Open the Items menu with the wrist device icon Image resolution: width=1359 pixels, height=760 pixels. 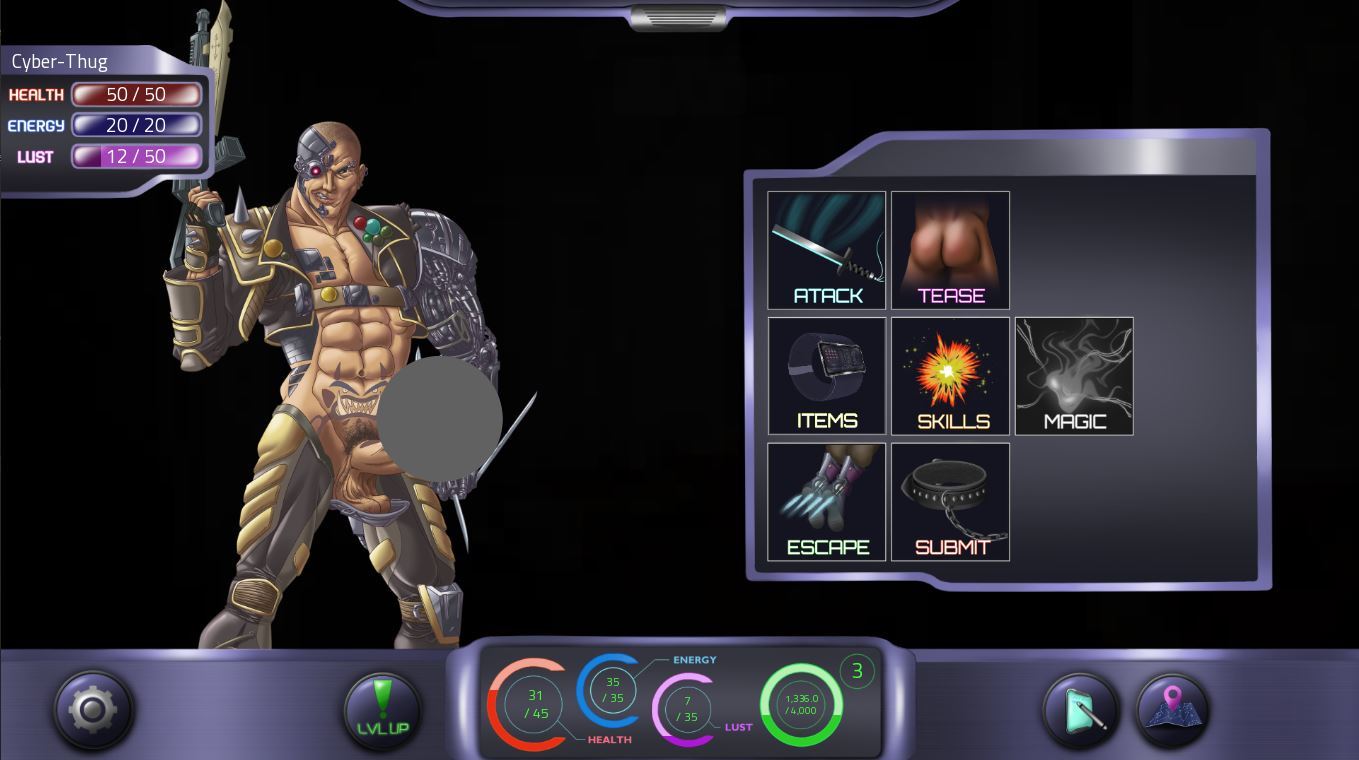tap(826, 375)
